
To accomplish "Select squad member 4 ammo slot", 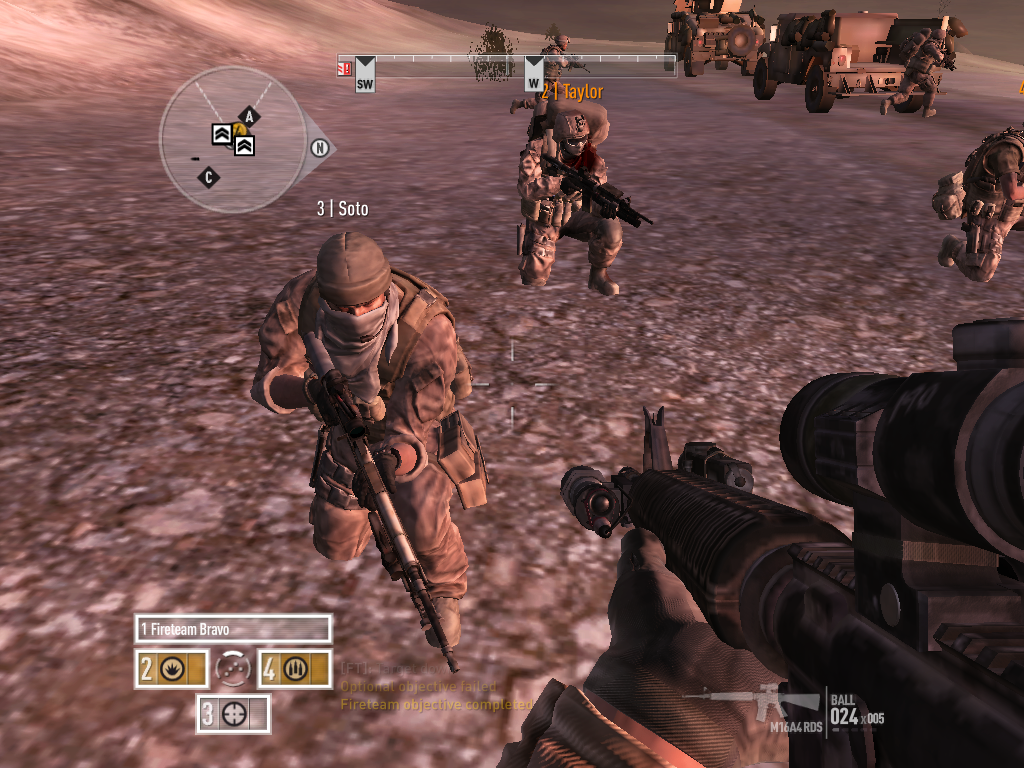I will tap(294, 669).
